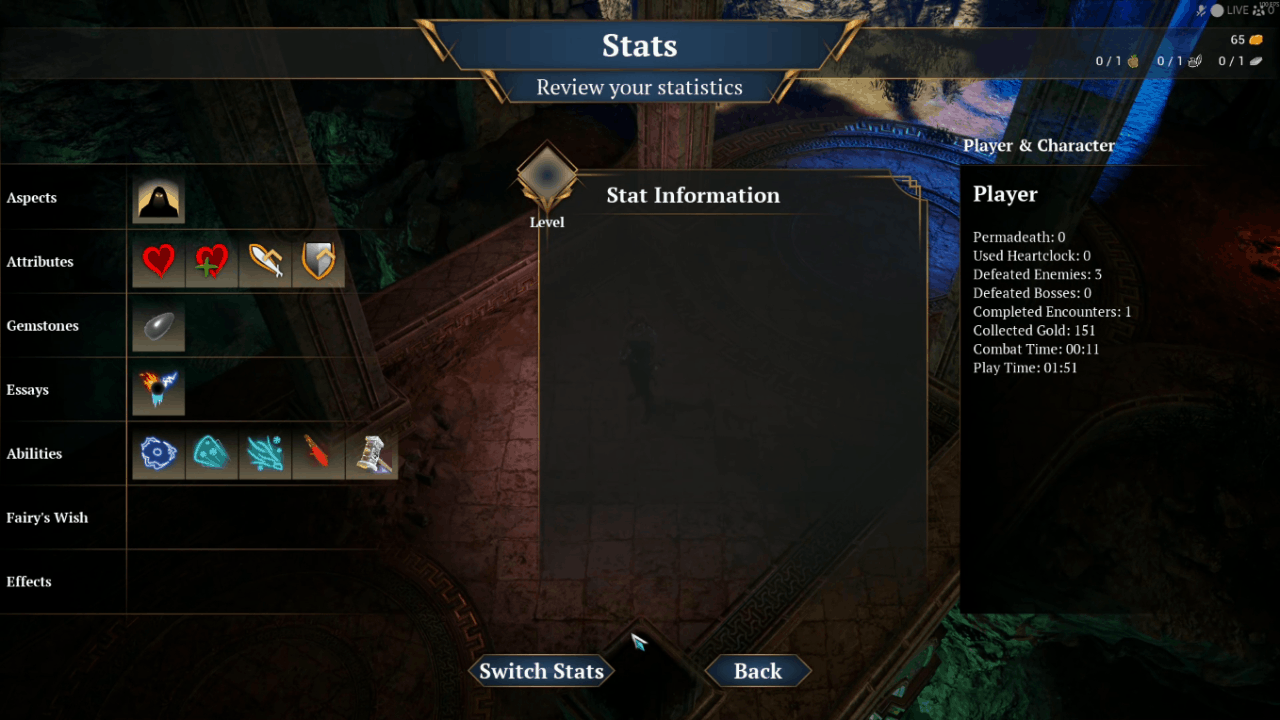The image size is (1280, 720).
Task: View the teal ice shield ability
Action: pos(212,454)
